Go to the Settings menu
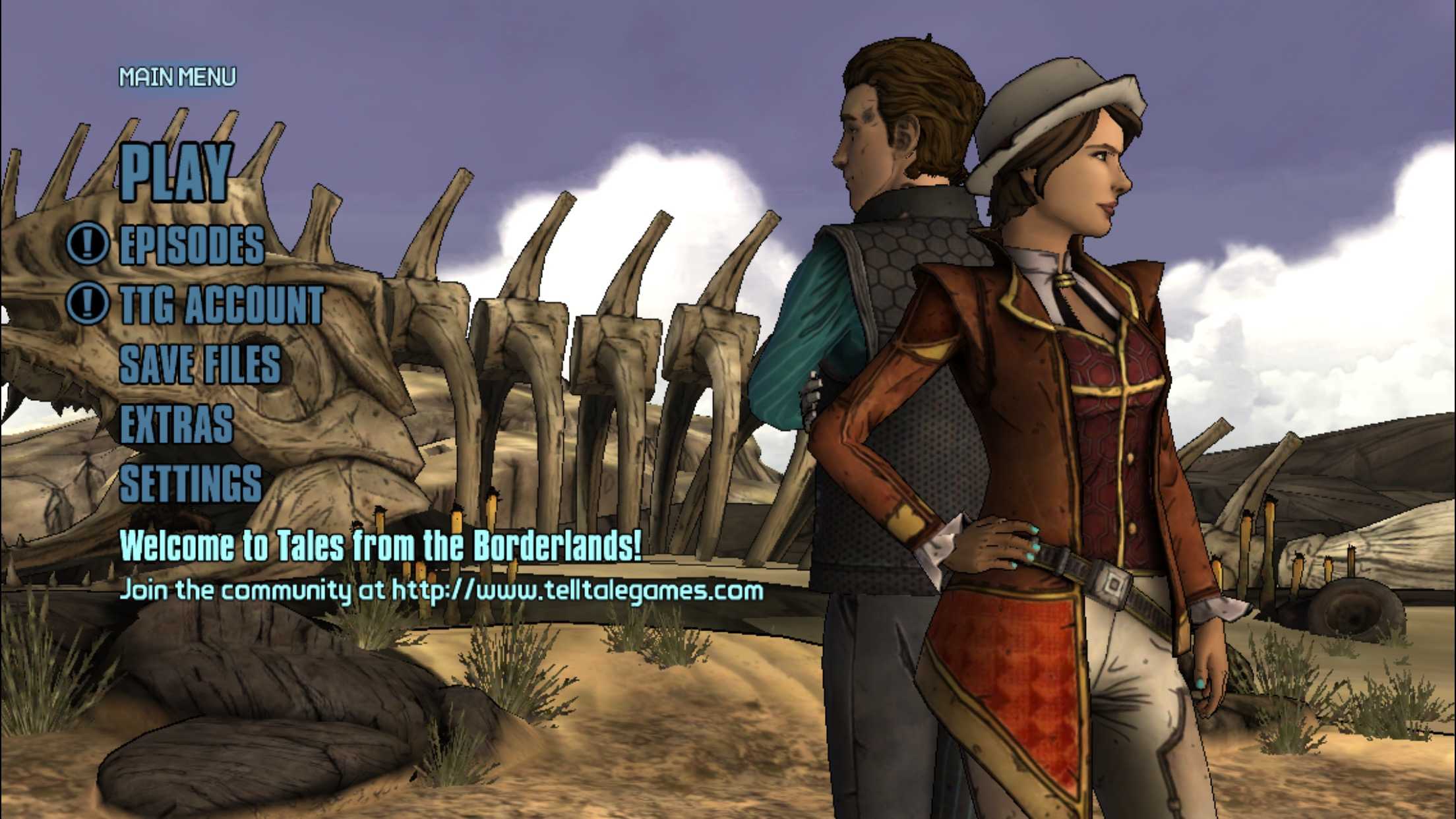This screenshot has width=1456, height=819. [191, 483]
